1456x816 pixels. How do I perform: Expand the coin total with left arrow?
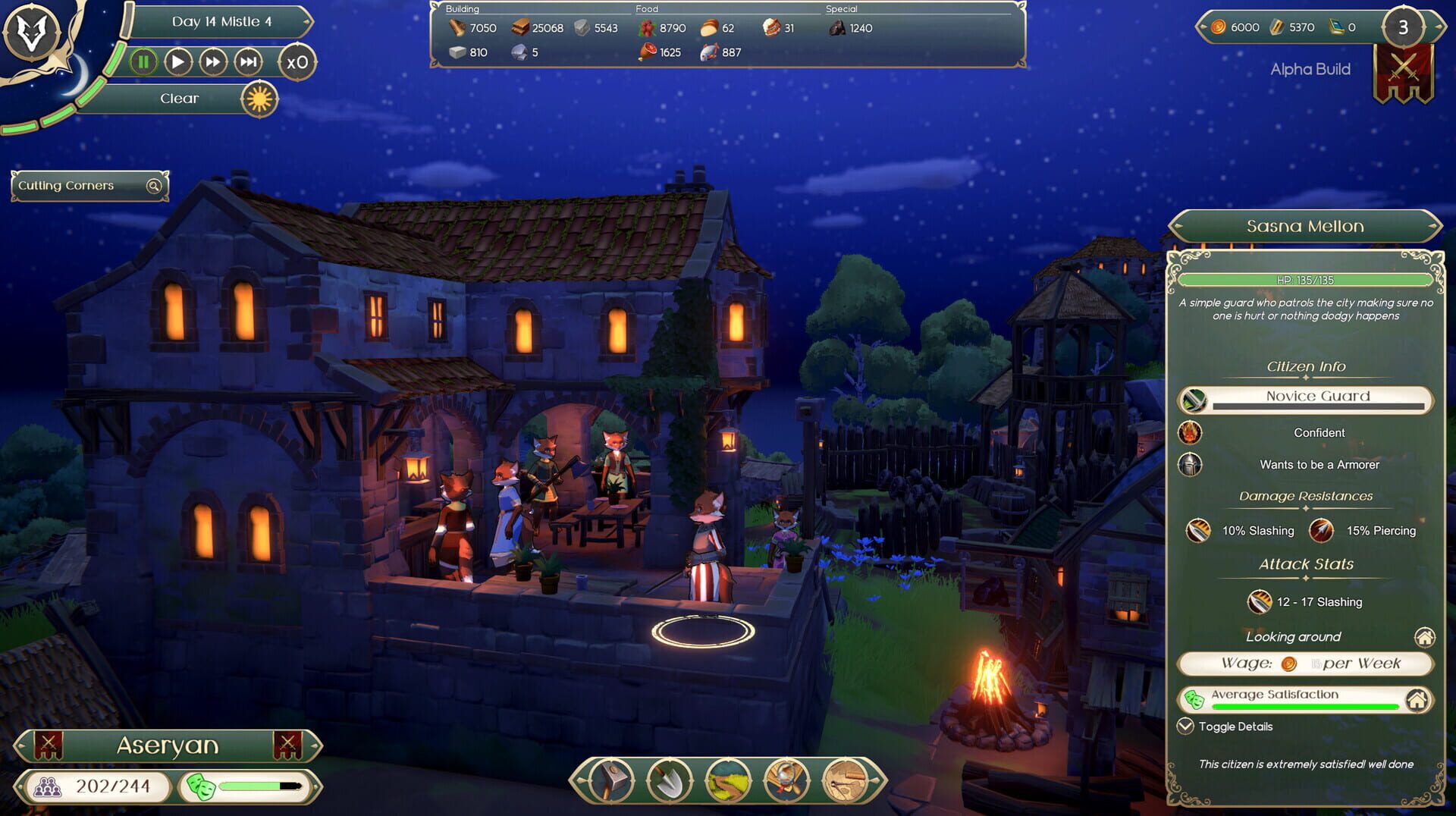tap(1204, 27)
